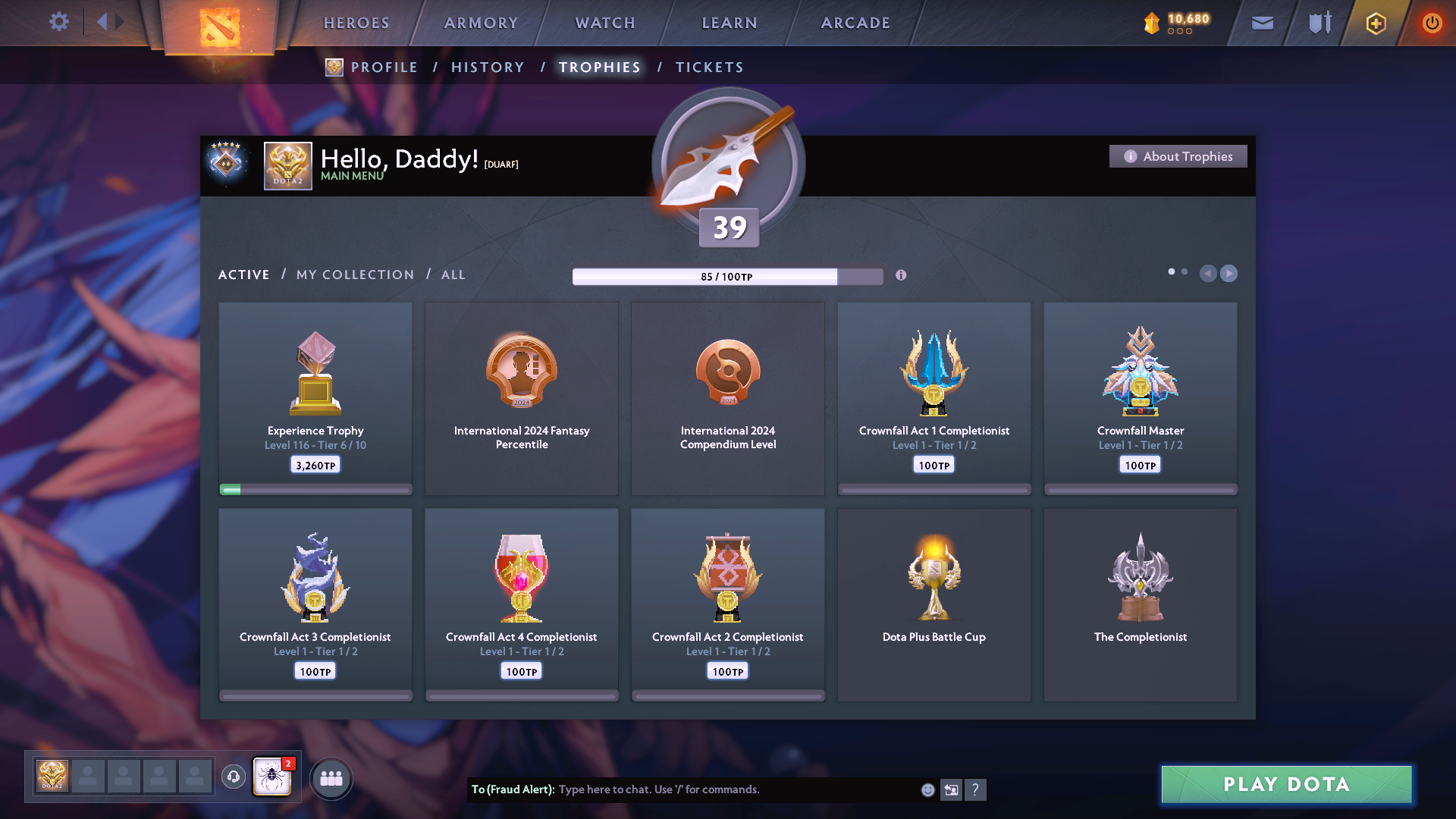Click the Dota 2 logo in the top bar

(220, 27)
